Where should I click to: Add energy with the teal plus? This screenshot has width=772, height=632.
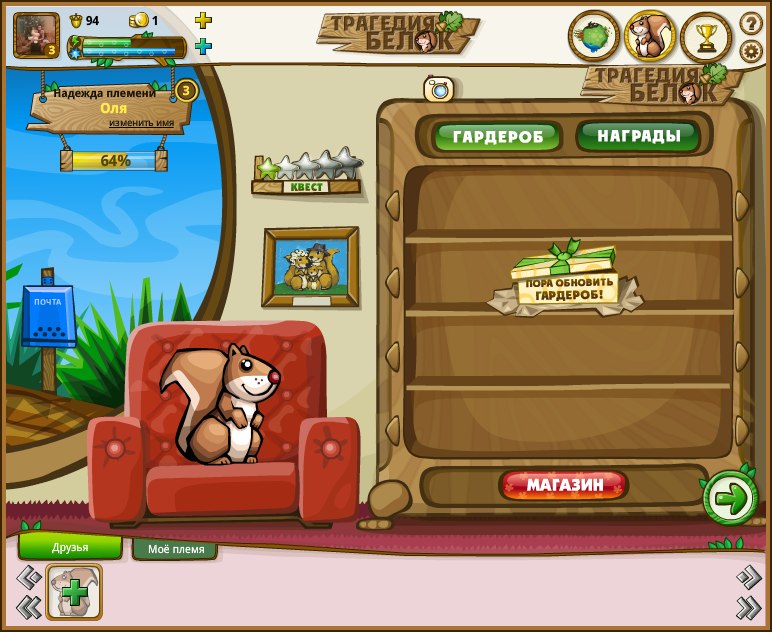click(x=203, y=46)
